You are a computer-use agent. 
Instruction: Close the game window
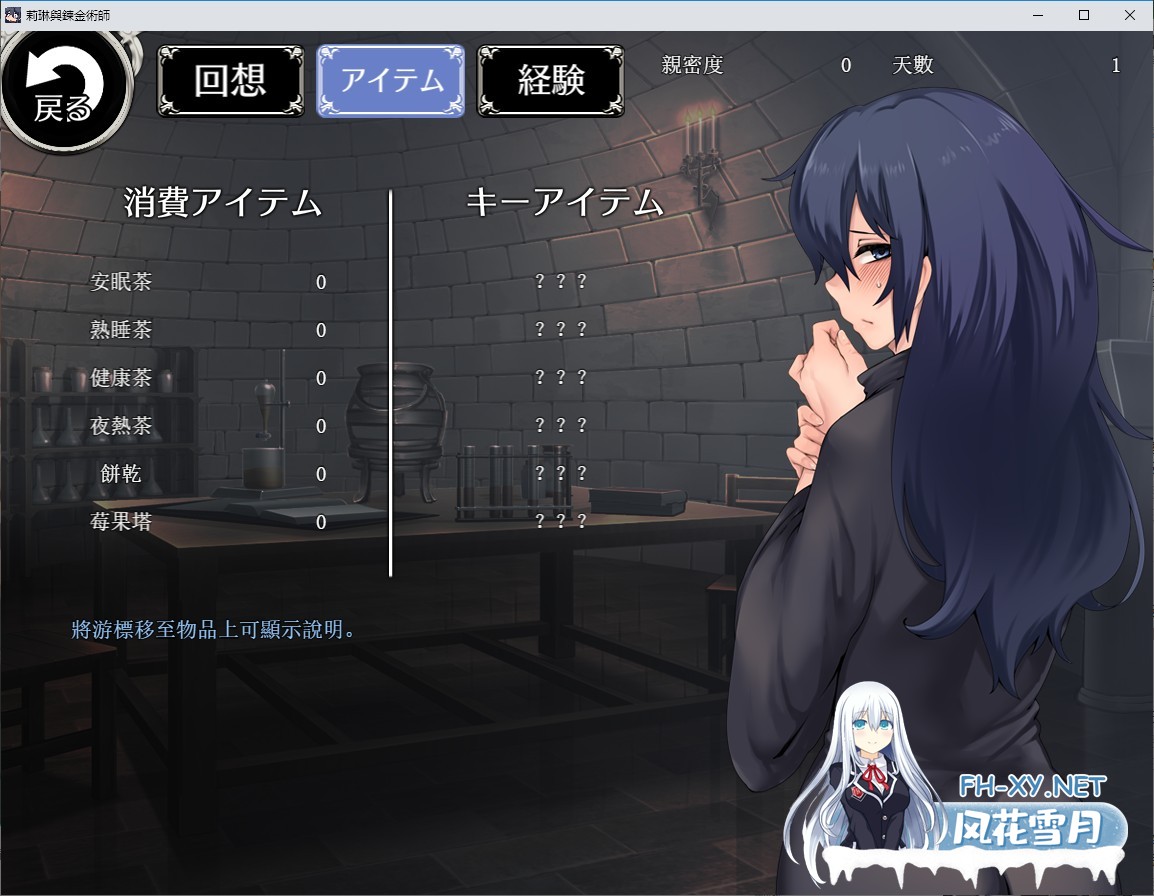coord(1130,15)
